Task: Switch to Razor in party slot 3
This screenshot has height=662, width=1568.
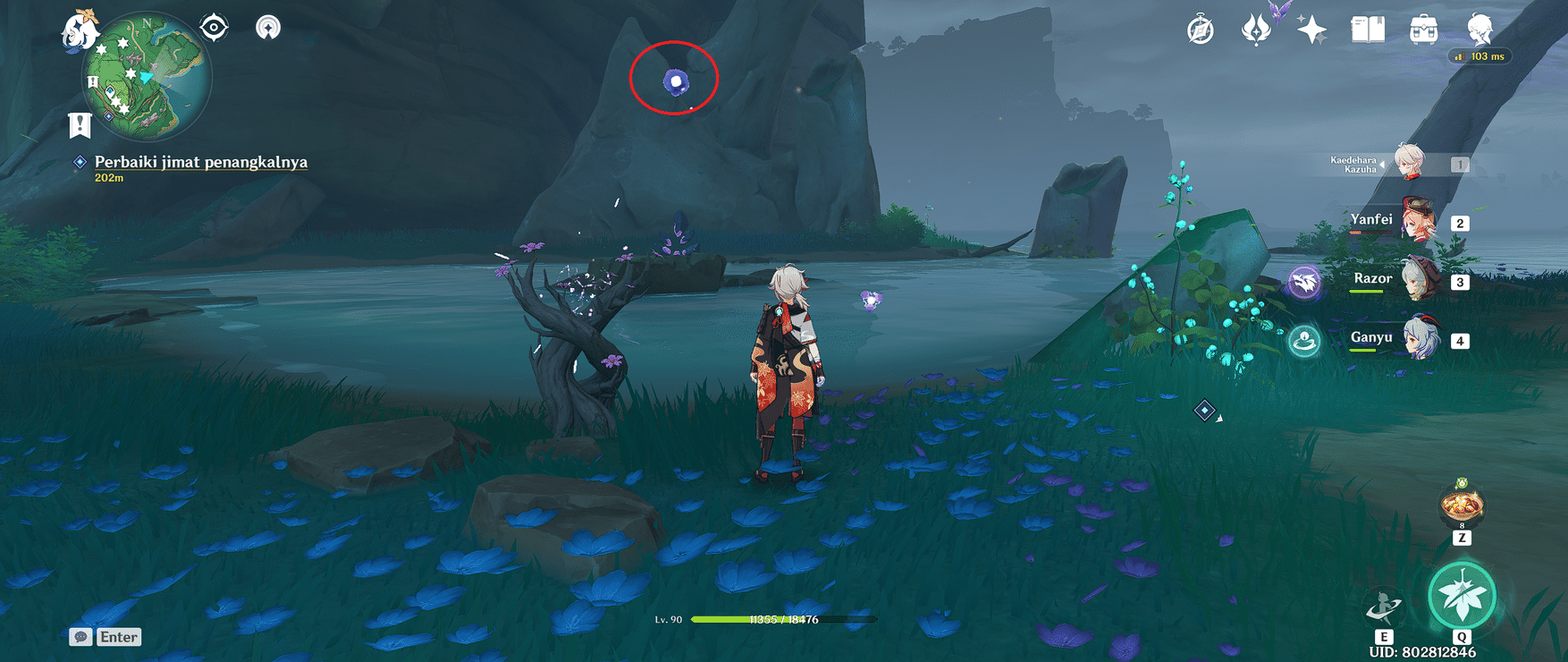Action: click(x=1419, y=281)
